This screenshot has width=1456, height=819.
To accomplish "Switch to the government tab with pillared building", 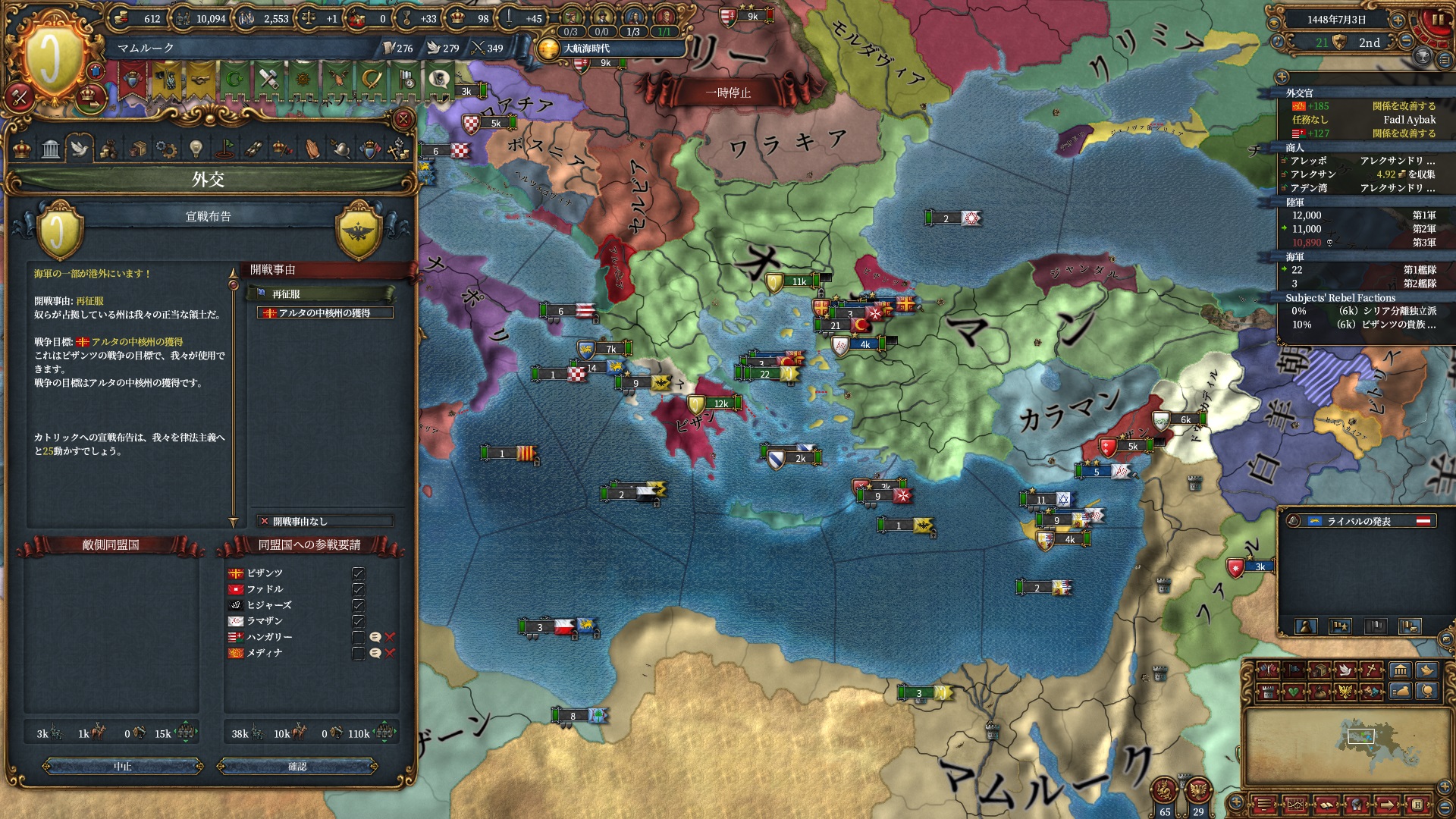I will pyautogui.click(x=51, y=149).
